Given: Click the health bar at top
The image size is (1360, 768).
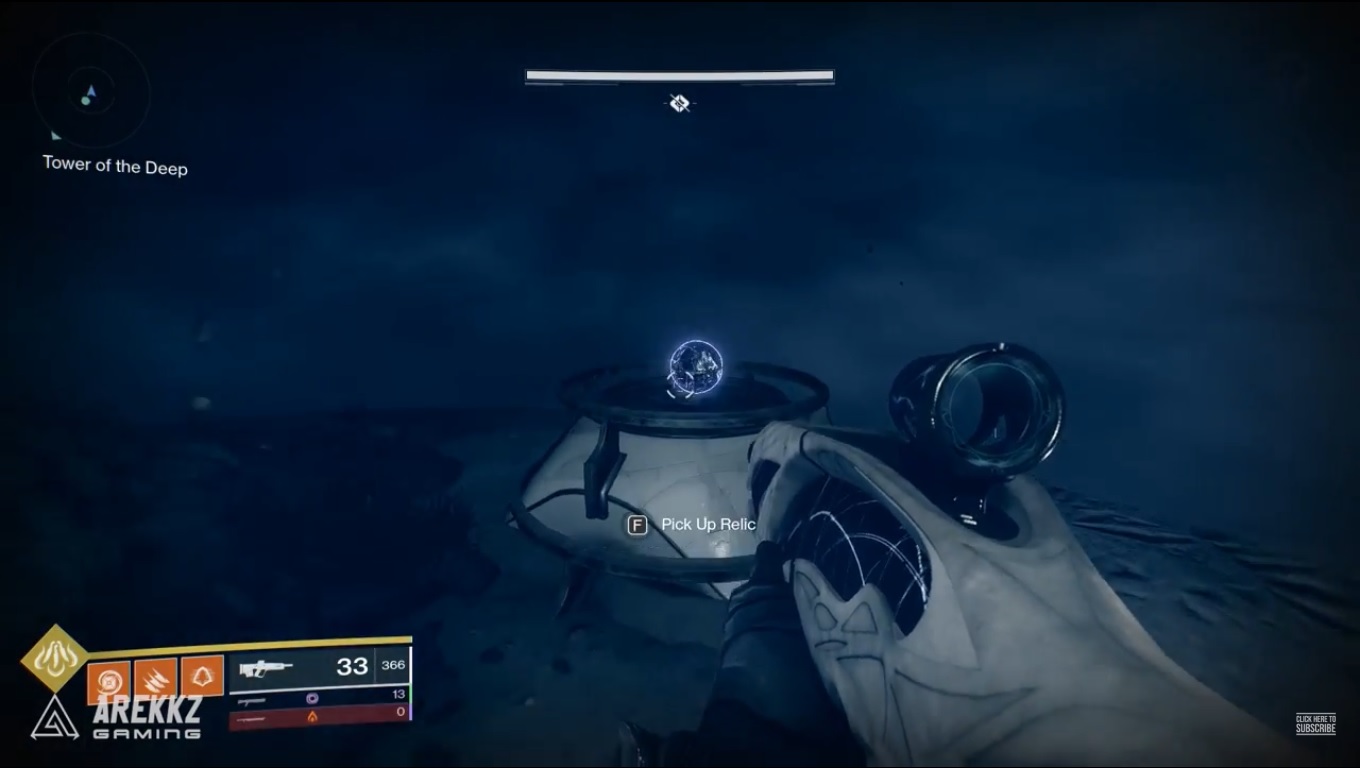Looking at the screenshot, I should point(679,74).
